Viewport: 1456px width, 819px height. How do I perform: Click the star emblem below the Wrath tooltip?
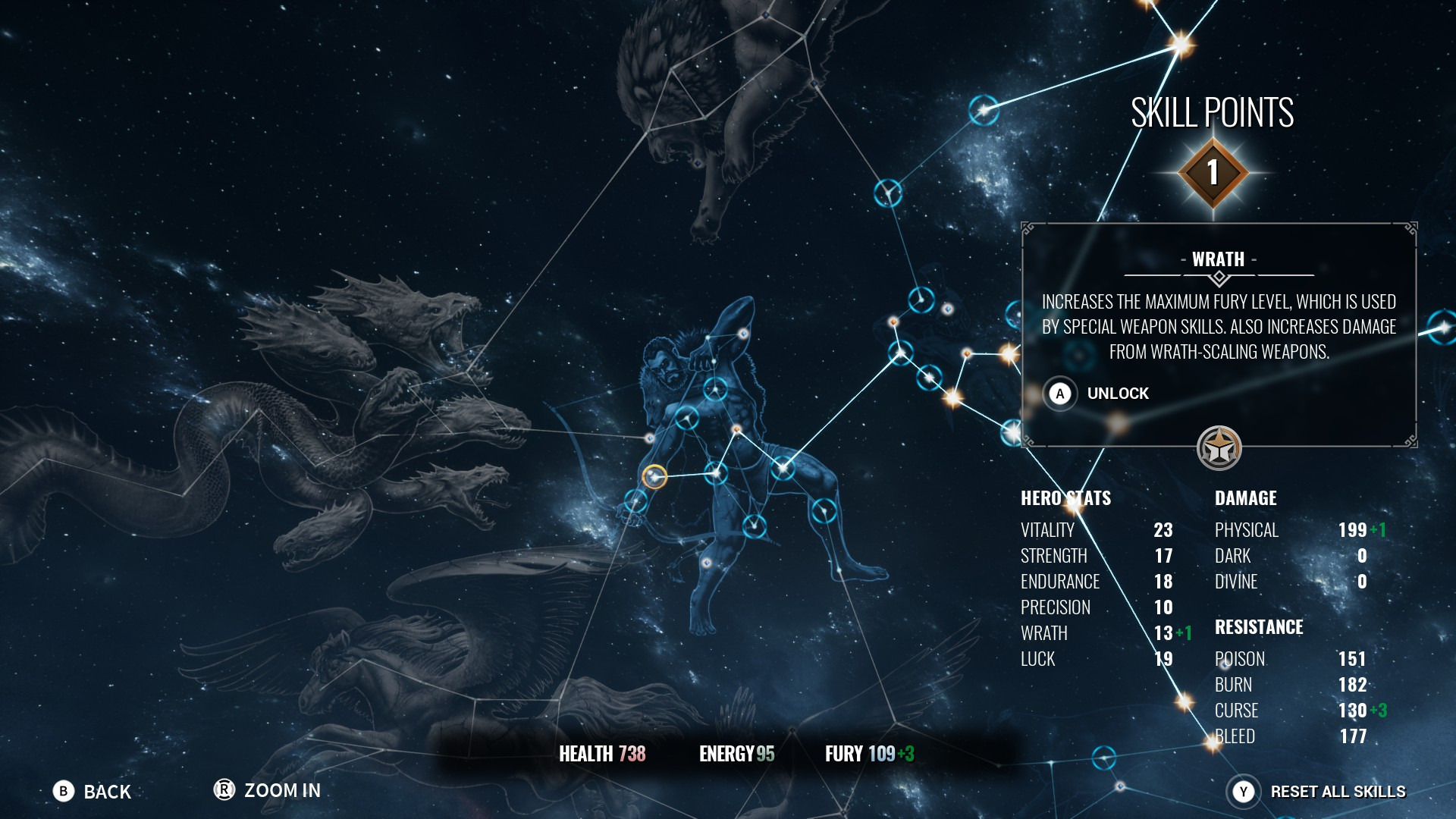coord(1219,448)
